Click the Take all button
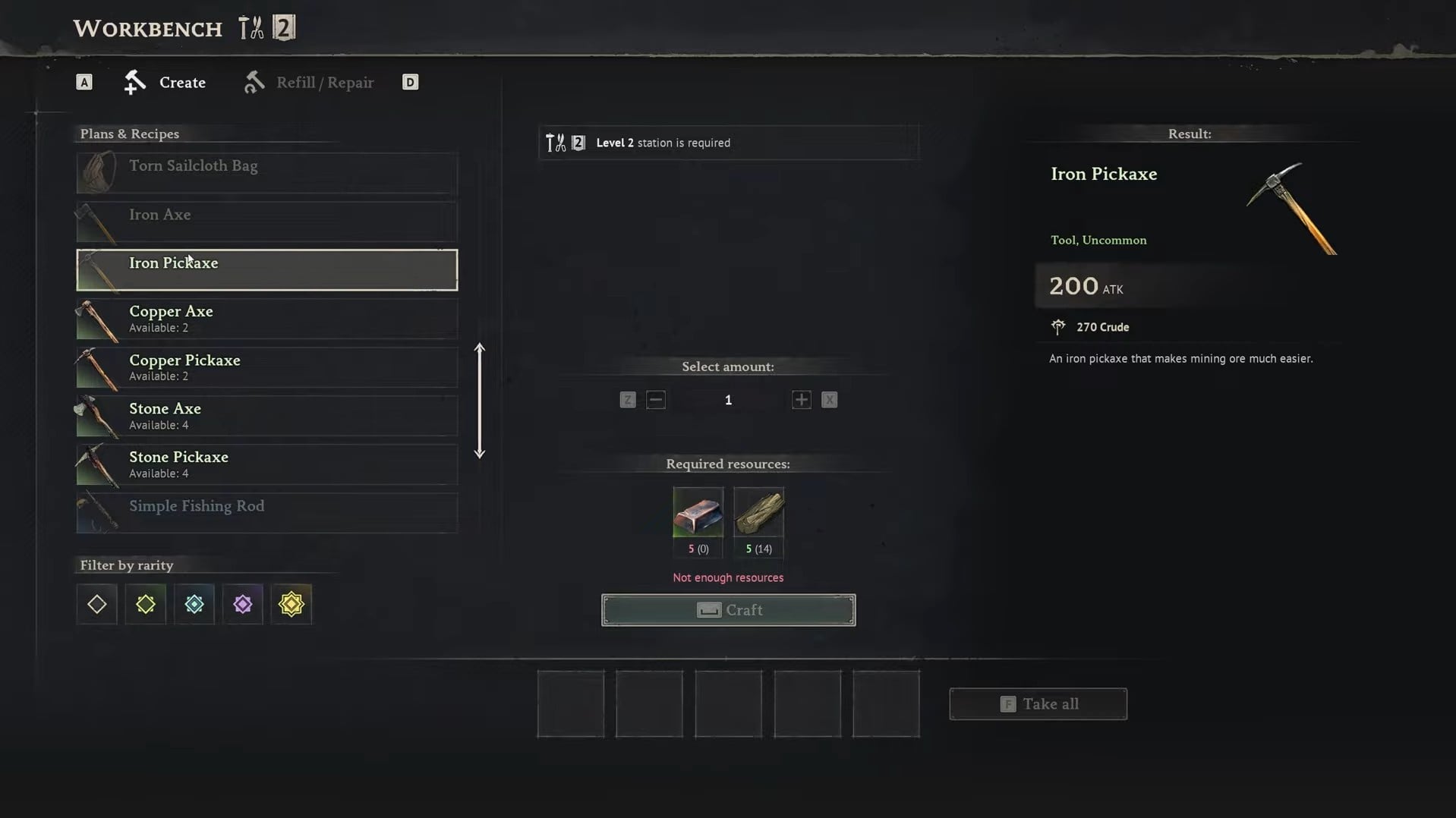1456x818 pixels. click(x=1038, y=704)
